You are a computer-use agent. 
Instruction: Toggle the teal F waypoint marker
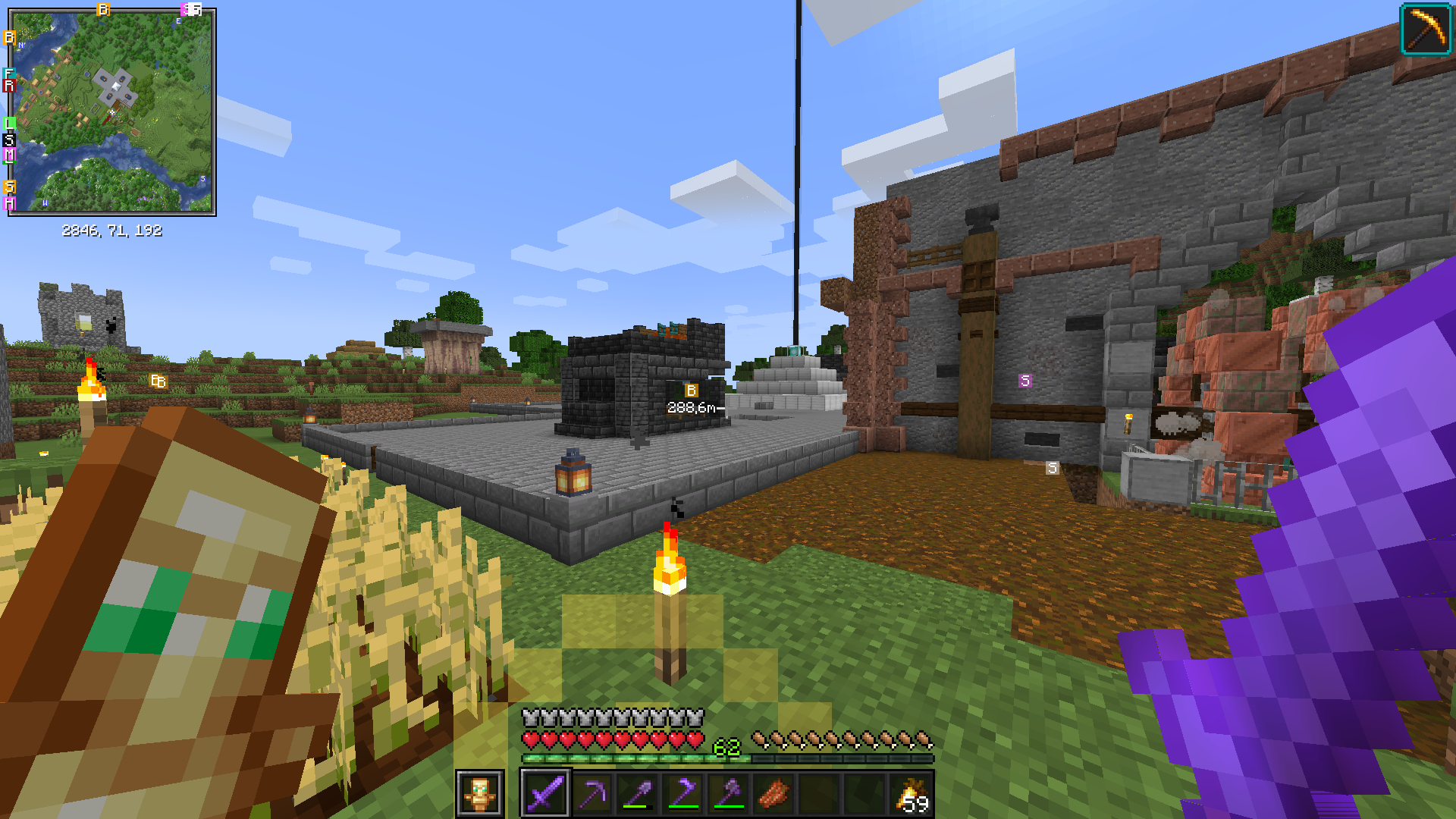[8, 72]
